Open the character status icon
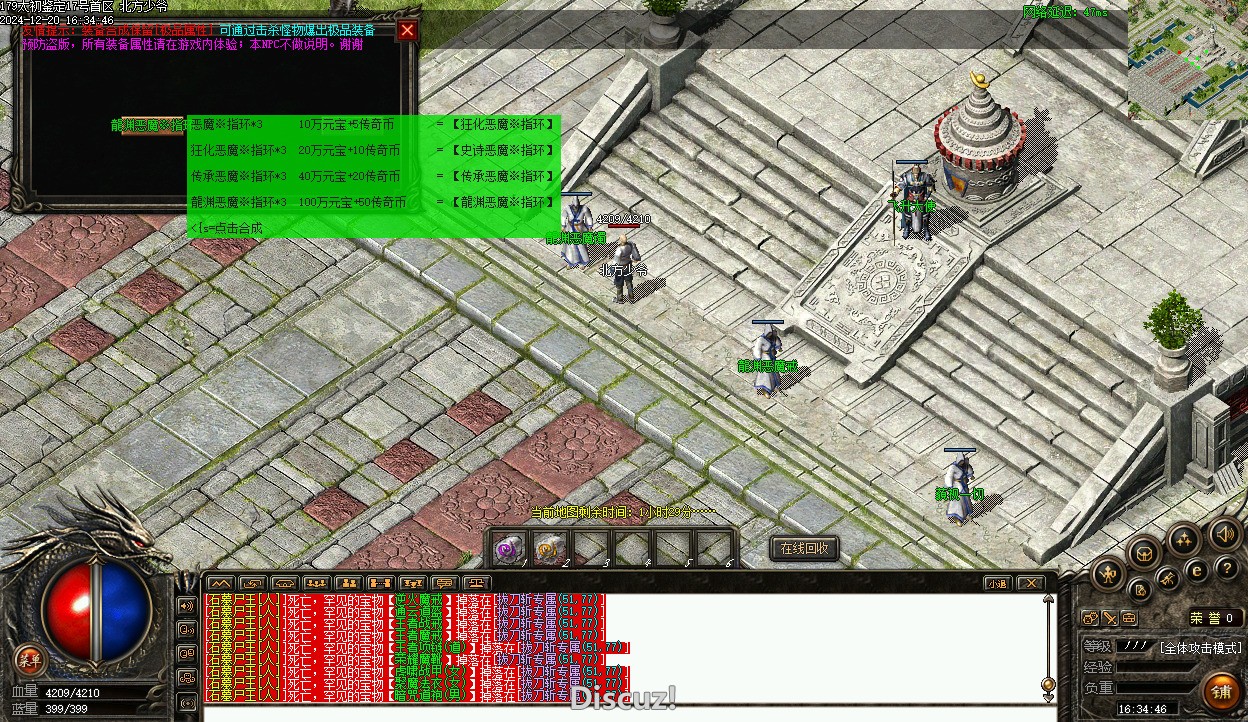 click(x=1109, y=573)
